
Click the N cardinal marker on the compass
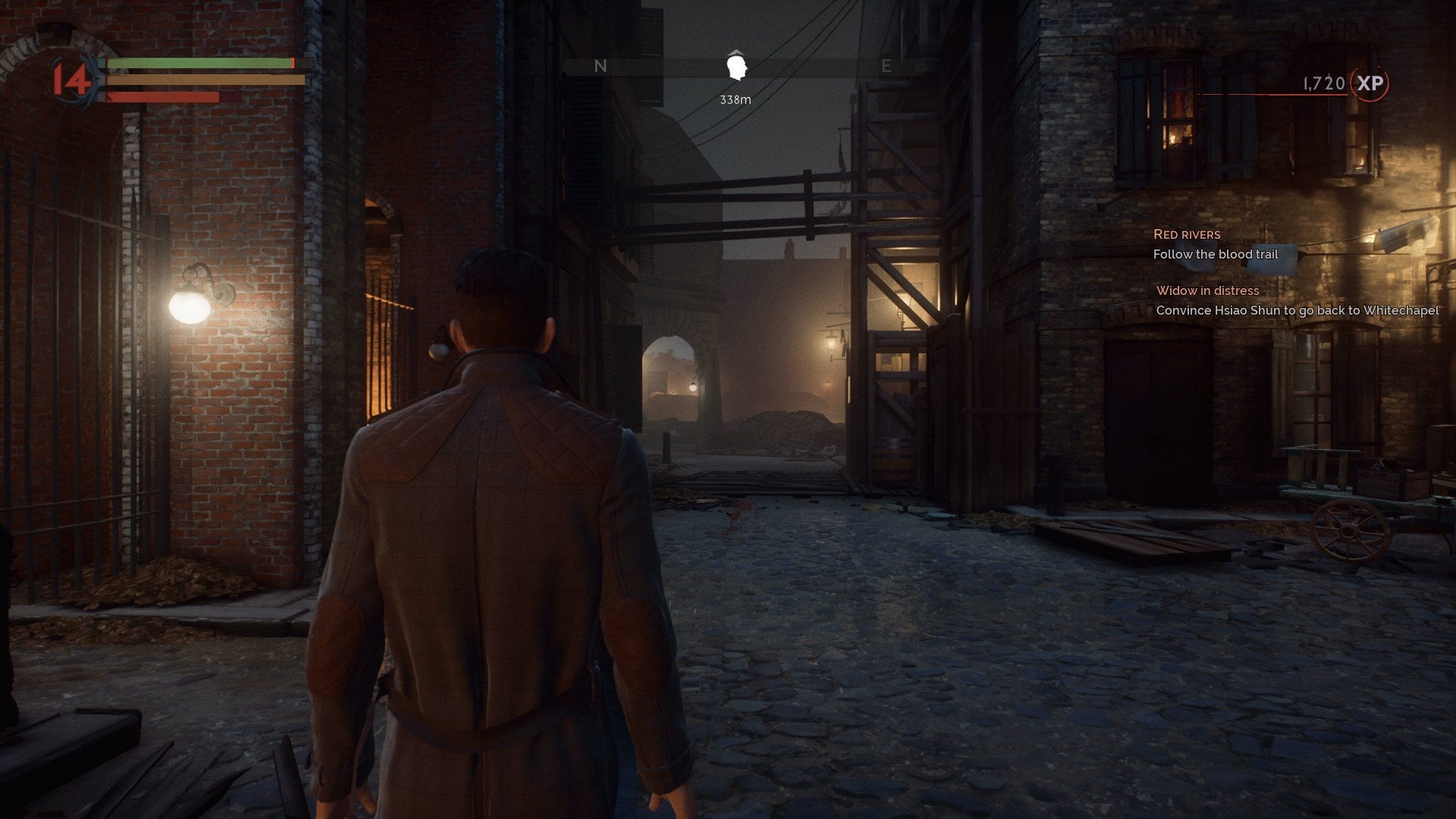tap(601, 66)
